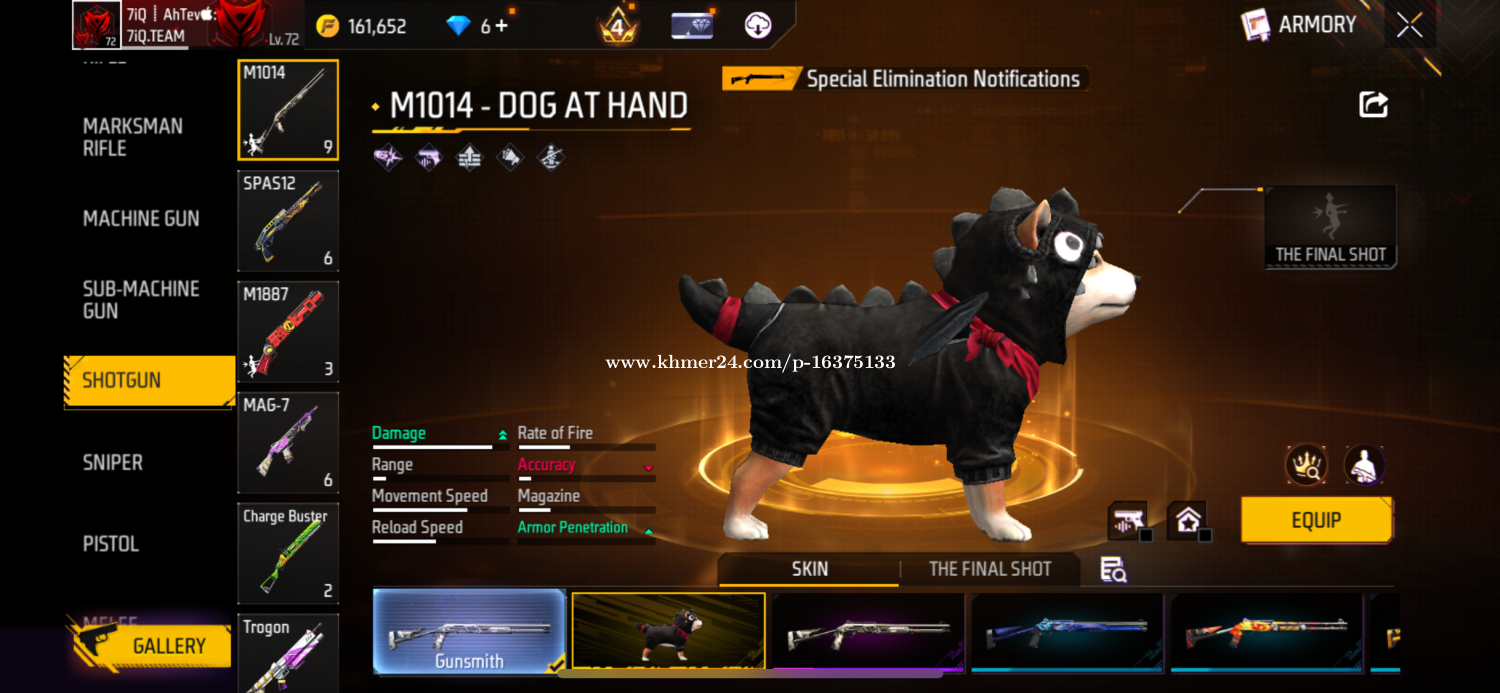The width and height of the screenshot is (1500, 693).
Task: Select the Trogon weapon tile
Action: (x=288, y=653)
